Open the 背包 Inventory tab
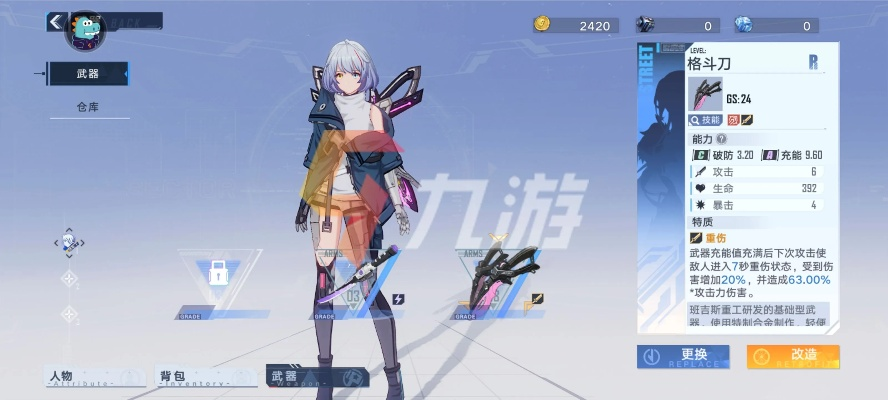888x400 pixels. (x=194, y=377)
